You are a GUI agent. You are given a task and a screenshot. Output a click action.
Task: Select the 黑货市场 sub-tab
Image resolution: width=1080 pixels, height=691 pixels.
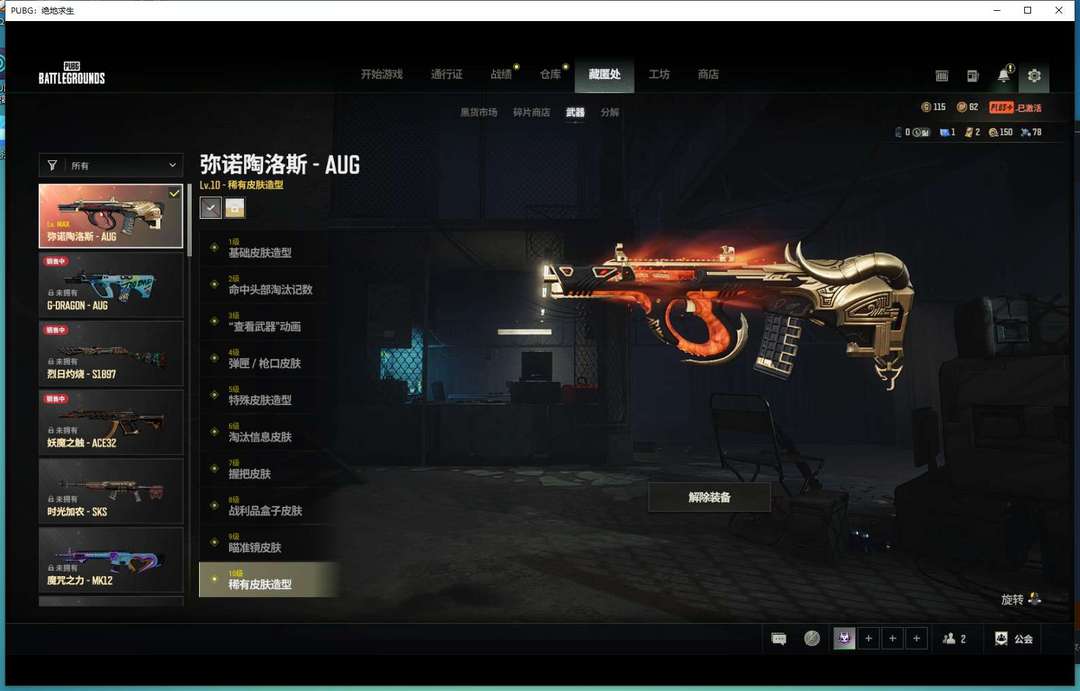coord(478,113)
